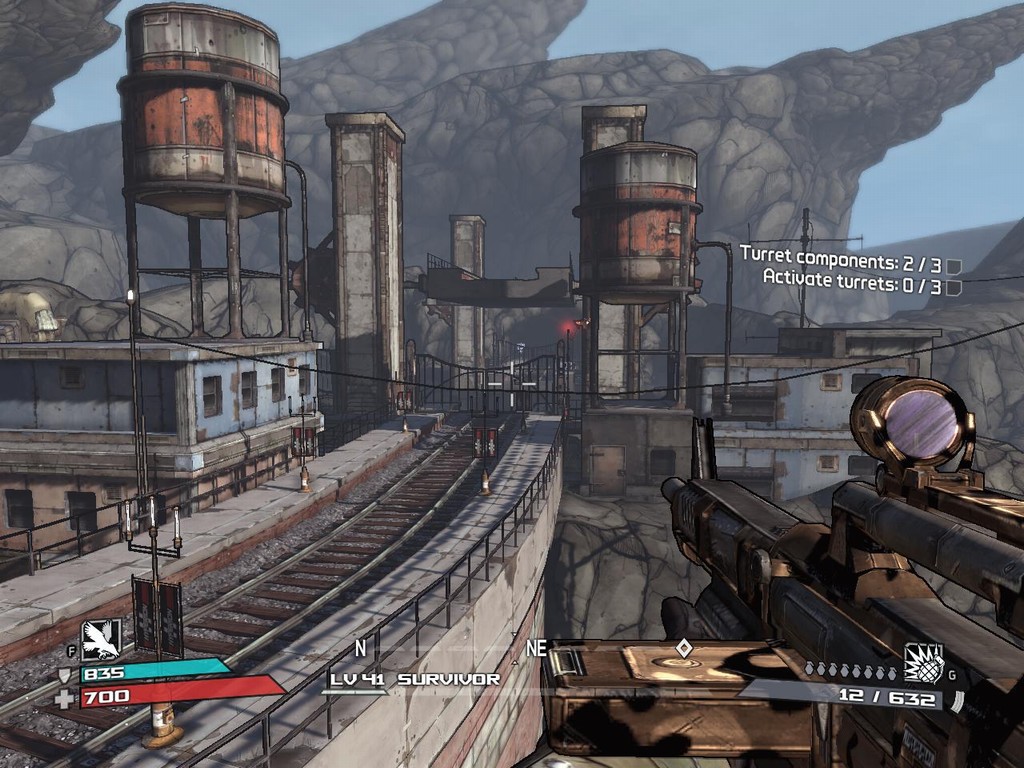Screen dimensions: 1024x768
Task: Activate the Bloodwing bird skill icon
Action: [x=101, y=639]
